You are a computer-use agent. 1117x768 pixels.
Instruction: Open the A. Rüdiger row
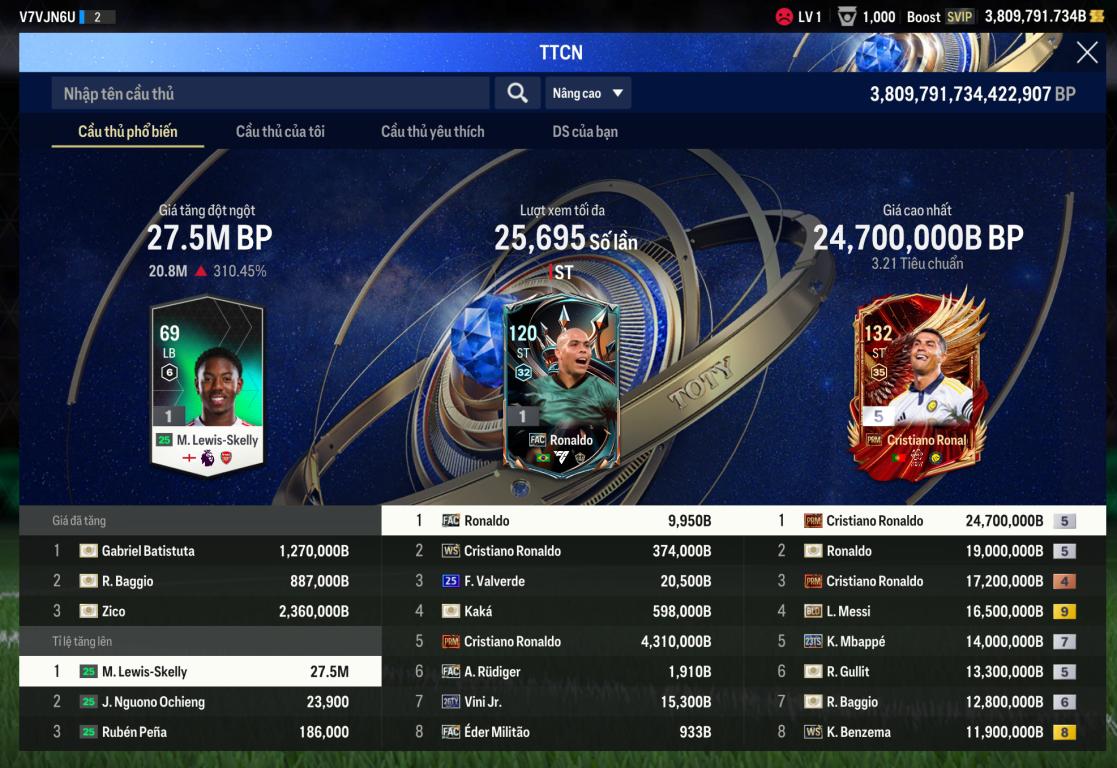pos(562,672)
